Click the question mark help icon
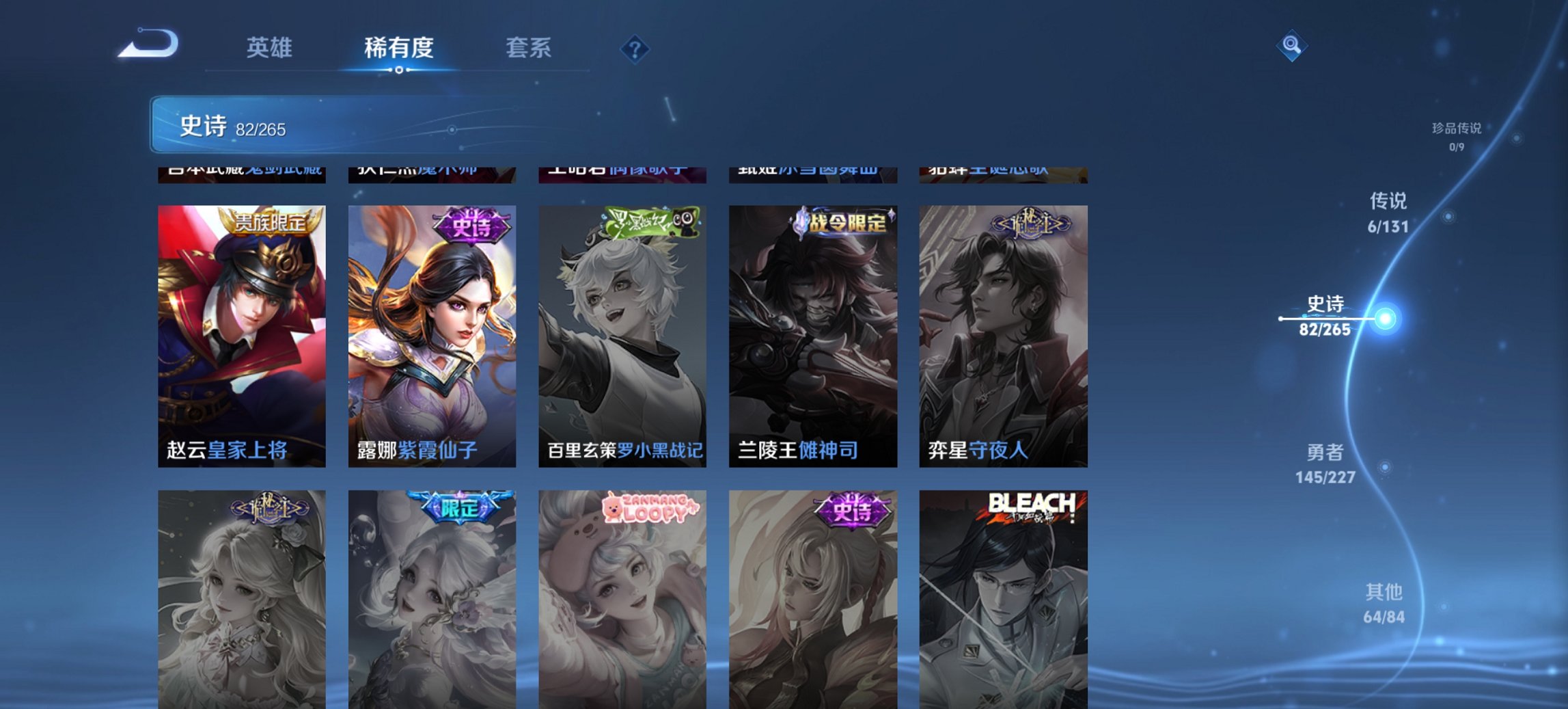Screen dimensions: 1568x709 (x=635, y=48)
